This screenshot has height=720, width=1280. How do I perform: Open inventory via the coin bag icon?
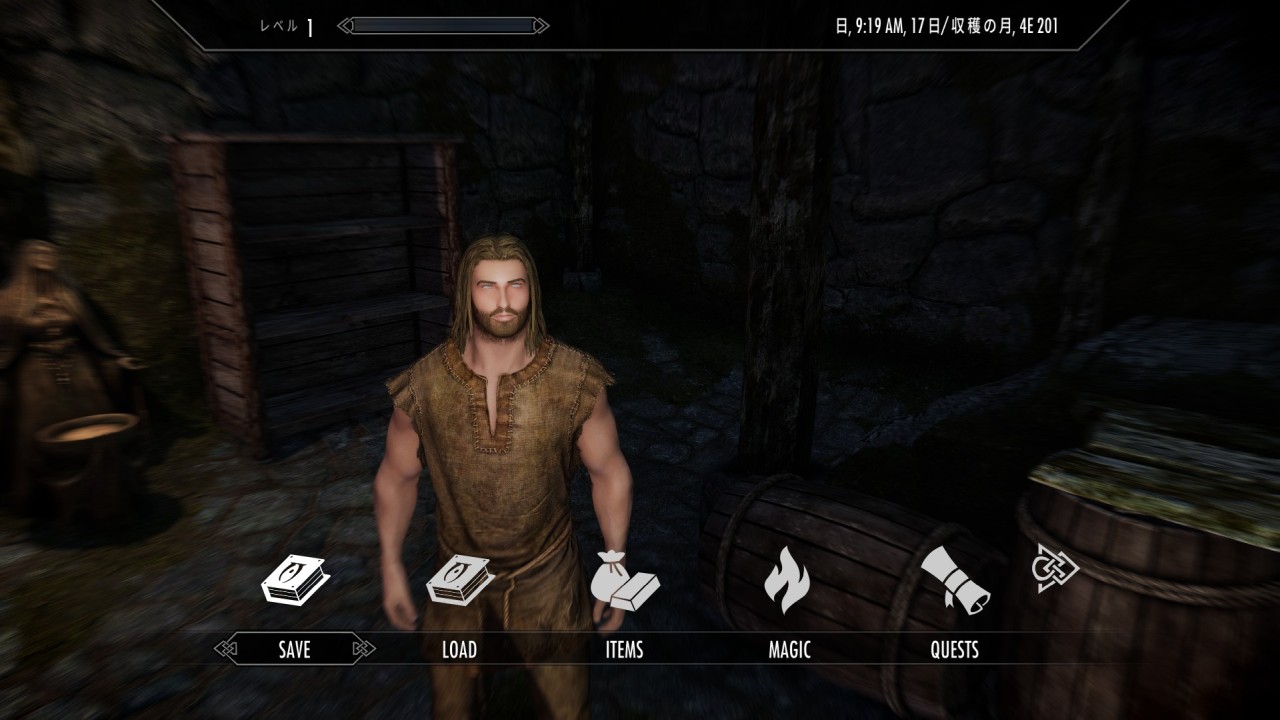tap(624, 579)
